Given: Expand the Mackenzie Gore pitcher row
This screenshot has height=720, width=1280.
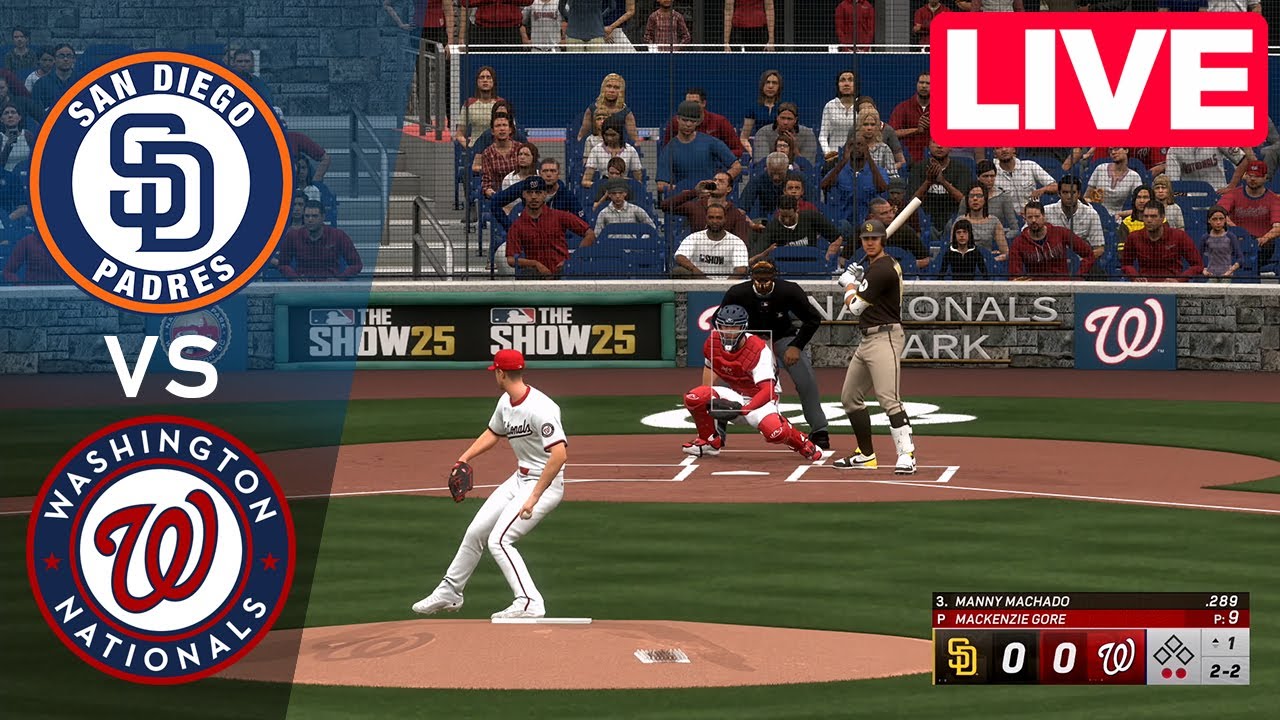Looking at the screenshot, I should 1010,618.
